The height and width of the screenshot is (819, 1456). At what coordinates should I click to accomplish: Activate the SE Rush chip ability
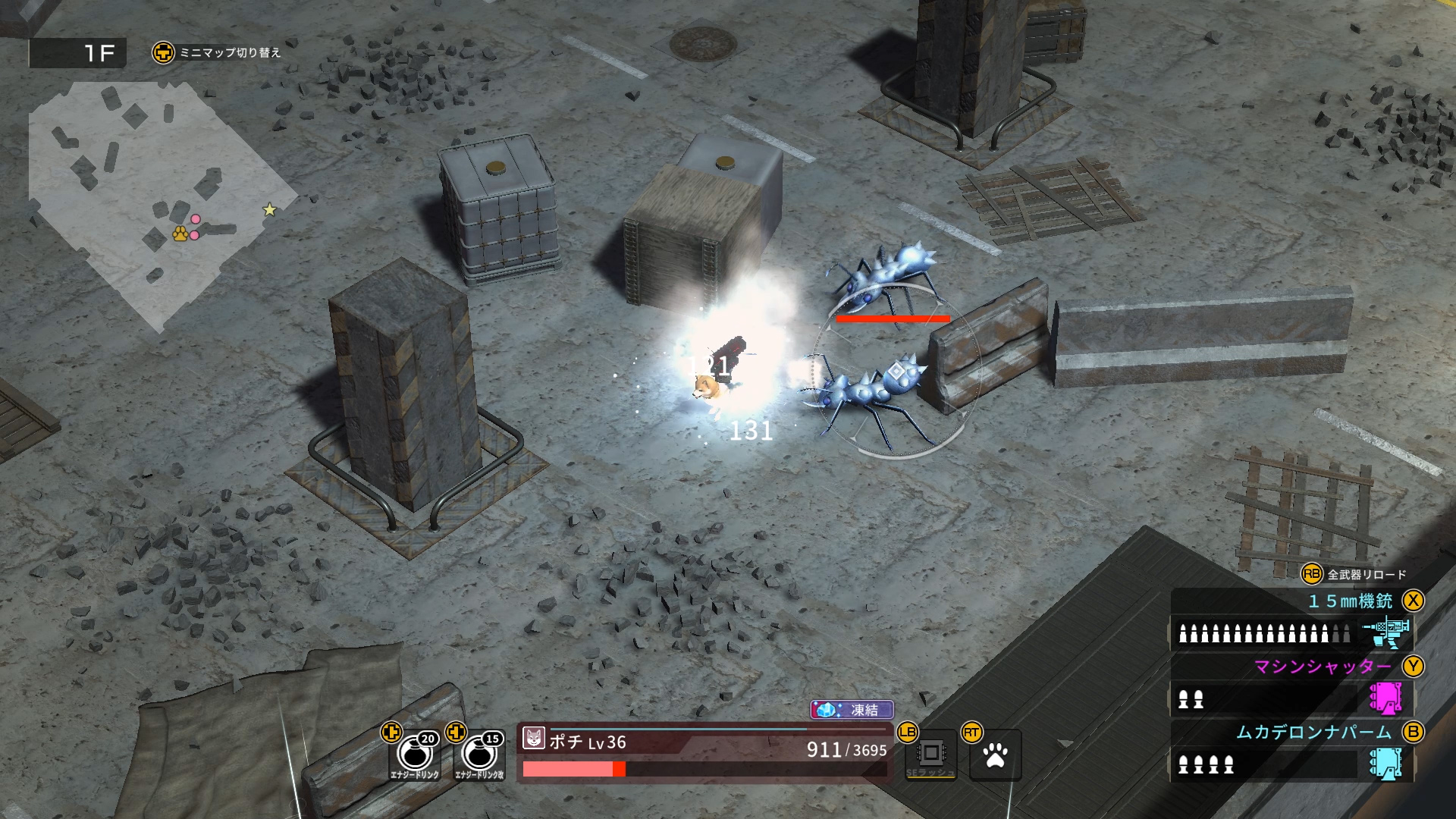931,755
